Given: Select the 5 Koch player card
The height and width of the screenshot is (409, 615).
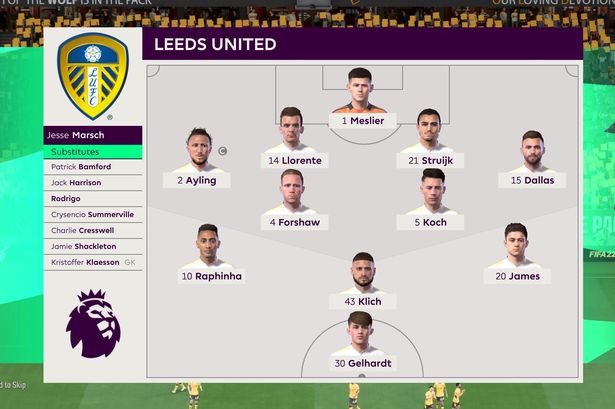Looking at the screenshot, I should coord(432,201).
